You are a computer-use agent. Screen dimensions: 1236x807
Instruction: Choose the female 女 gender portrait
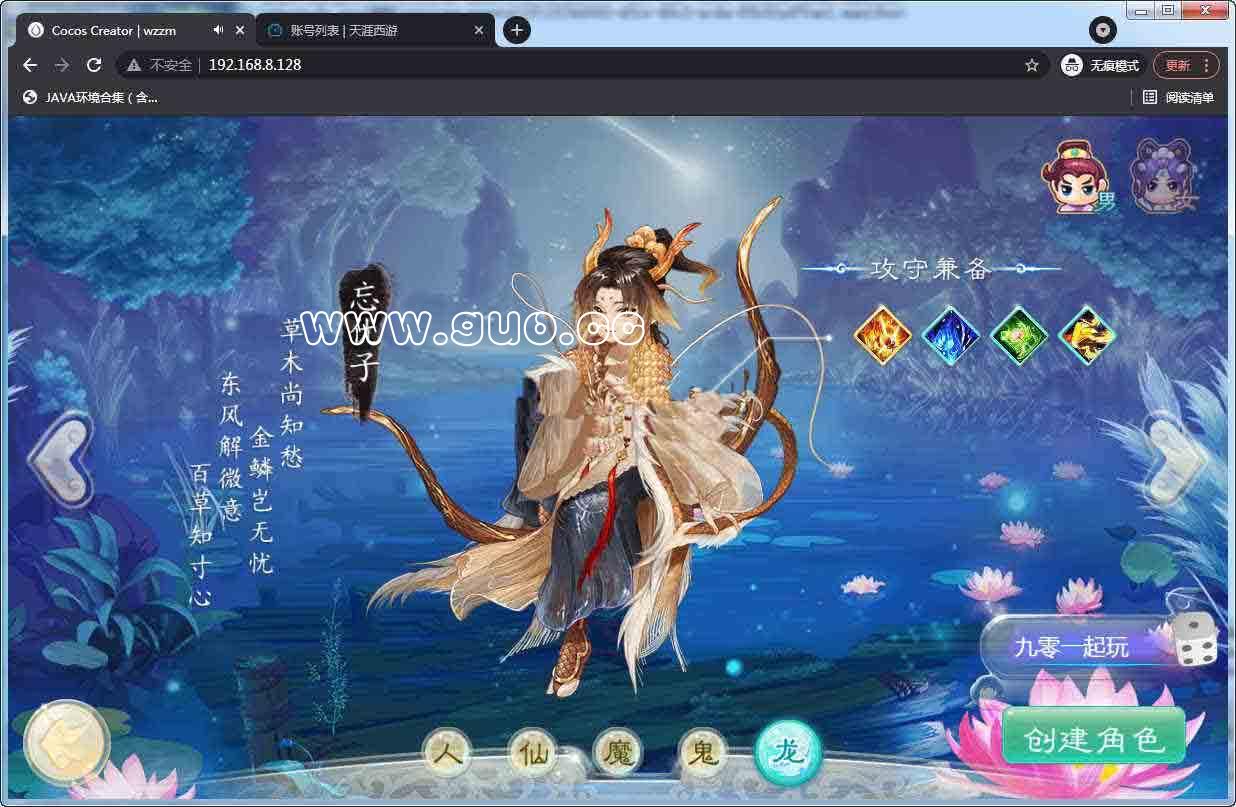[x=1160, y=177]
